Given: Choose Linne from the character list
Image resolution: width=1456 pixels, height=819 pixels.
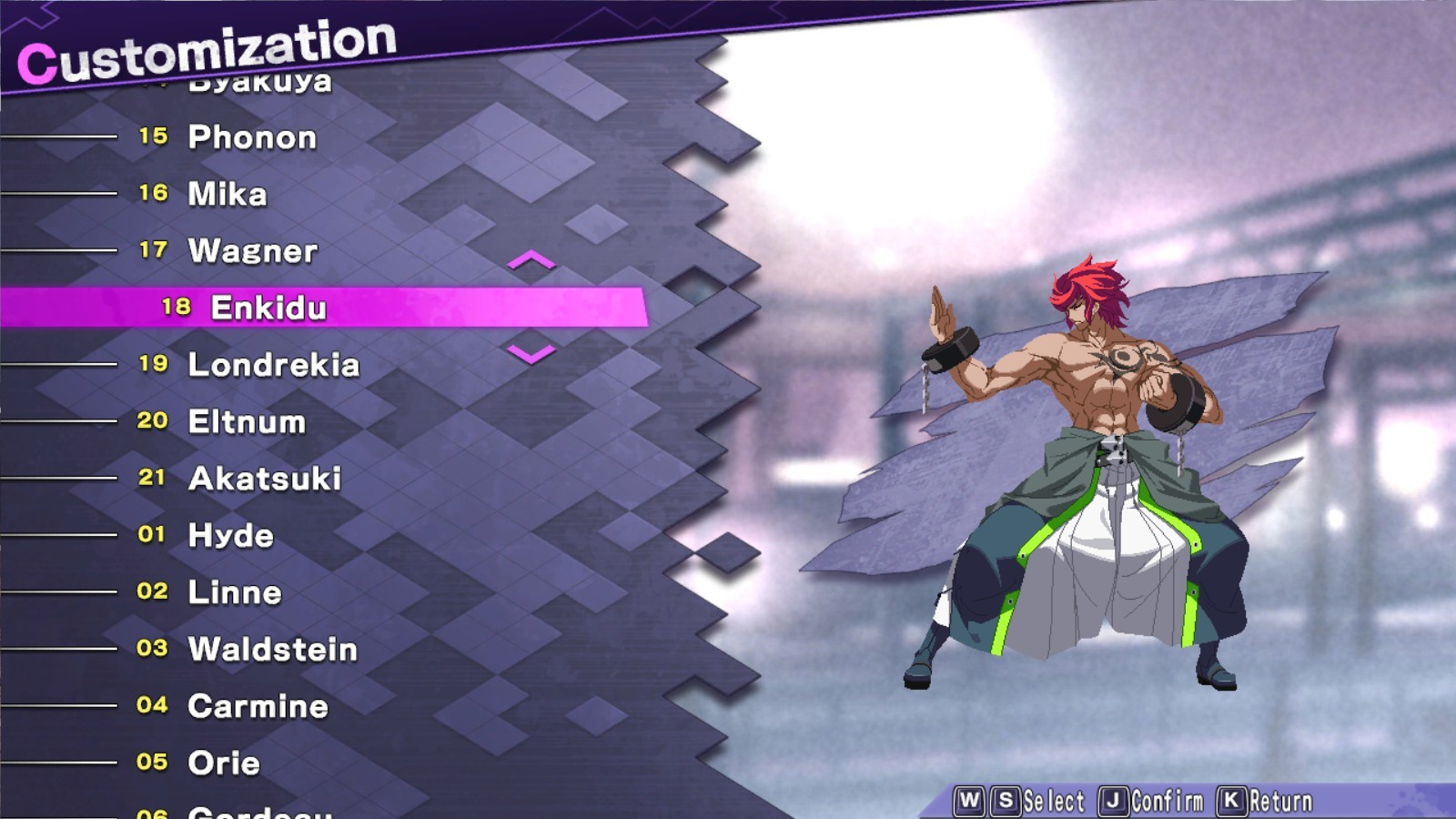Looking at the screenshot, I should tap(234, 592).
